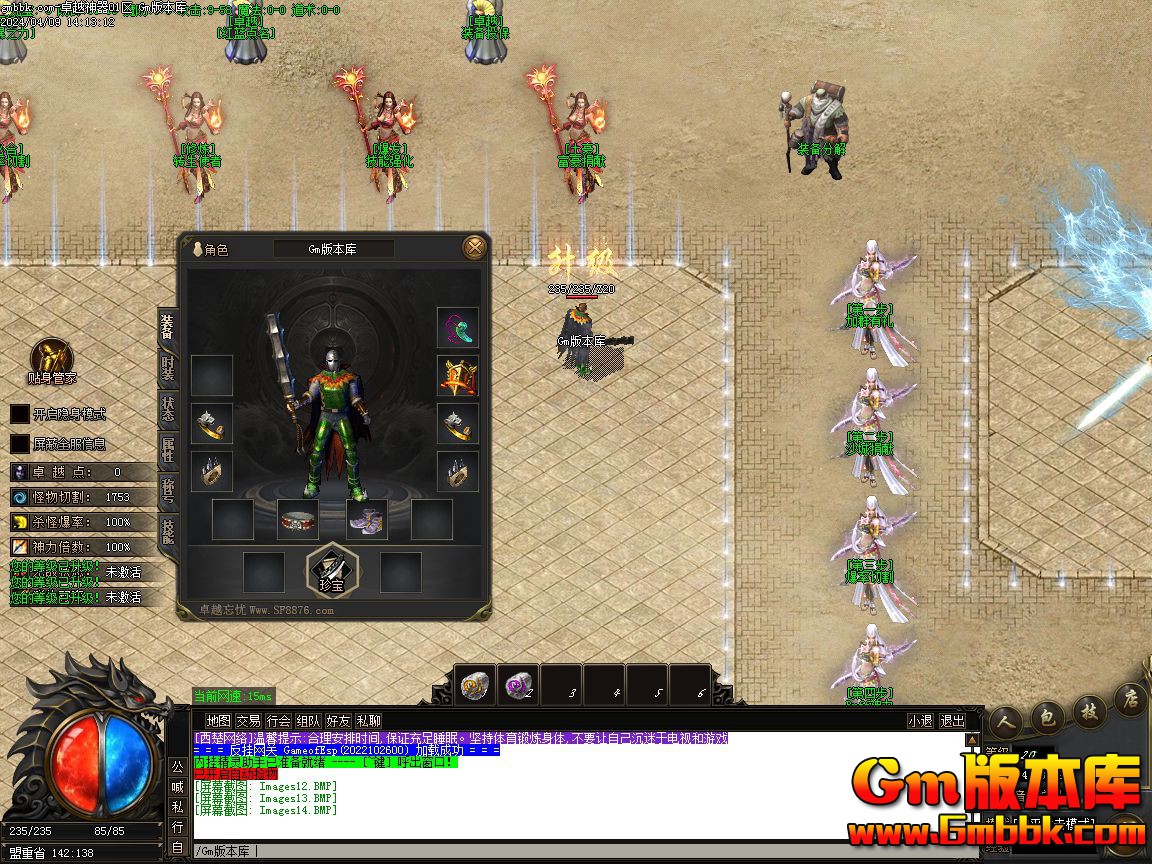The image size is (1152, 864).
Task: Select the purple boots slot
Action: coord(366,520)
